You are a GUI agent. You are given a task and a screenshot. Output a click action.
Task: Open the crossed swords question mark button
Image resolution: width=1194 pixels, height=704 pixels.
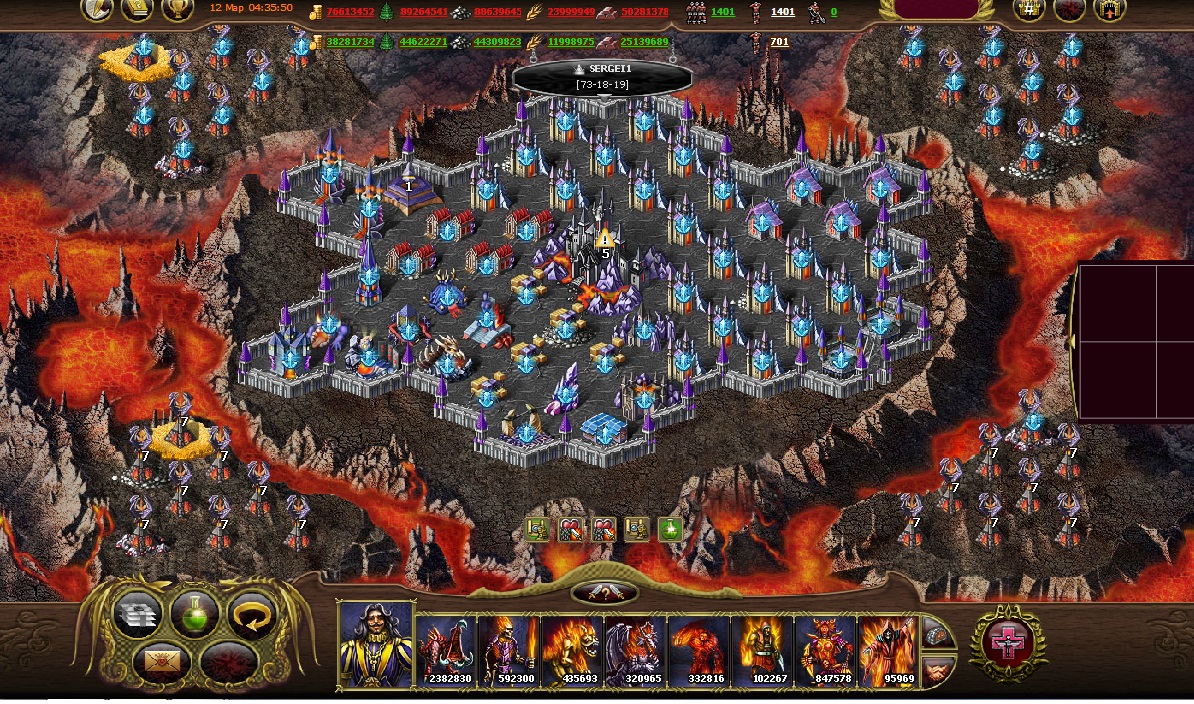click(604, 593)
